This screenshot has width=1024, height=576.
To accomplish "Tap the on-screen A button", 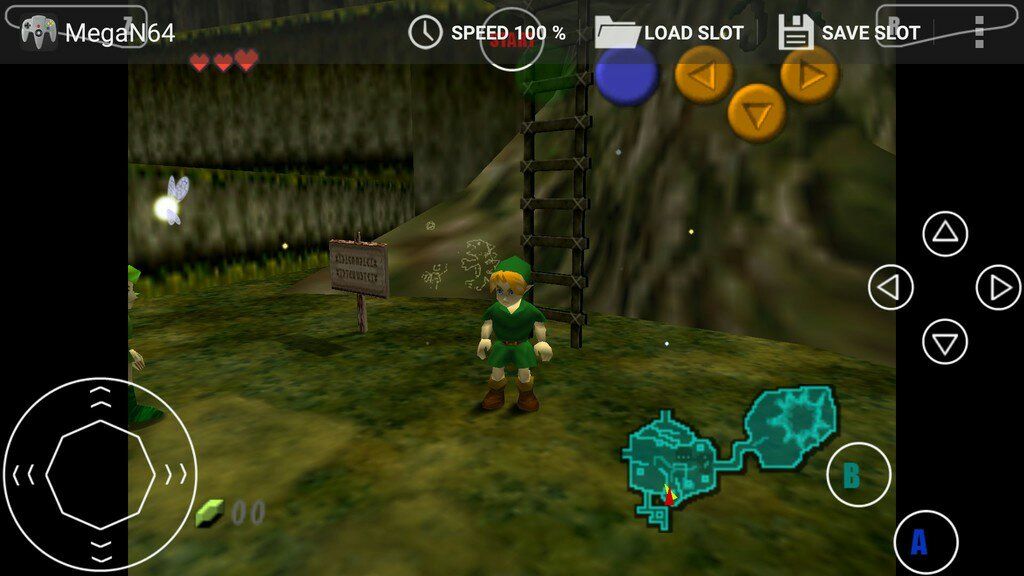I will pyautogui.click(x=926, y=542).
